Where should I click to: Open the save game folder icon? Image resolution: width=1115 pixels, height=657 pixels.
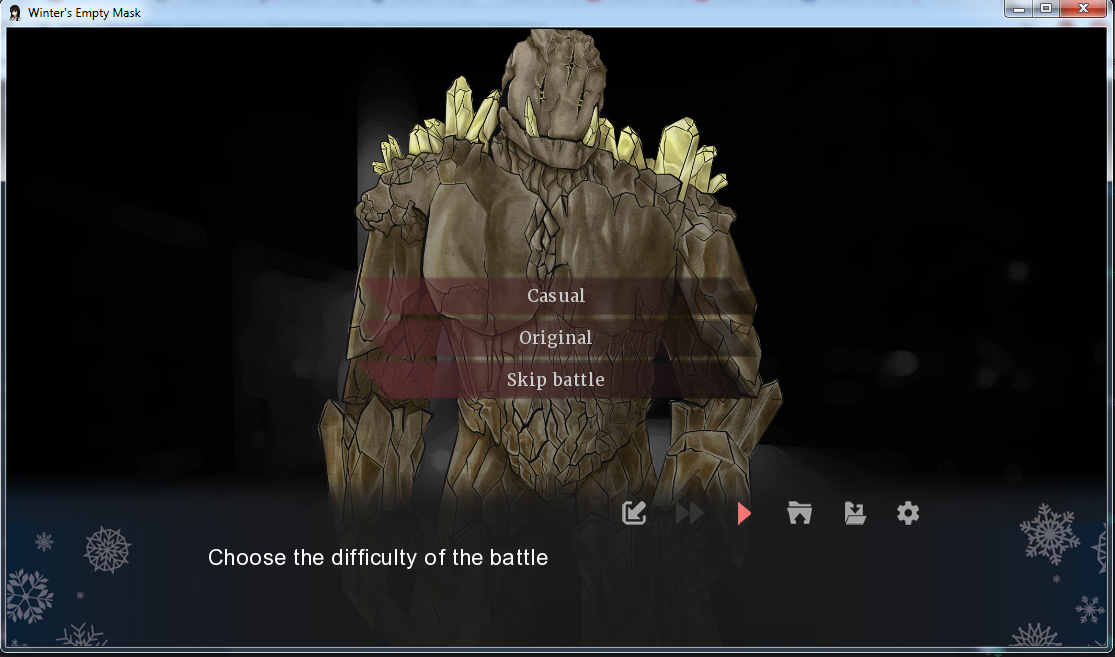point(854,513)
